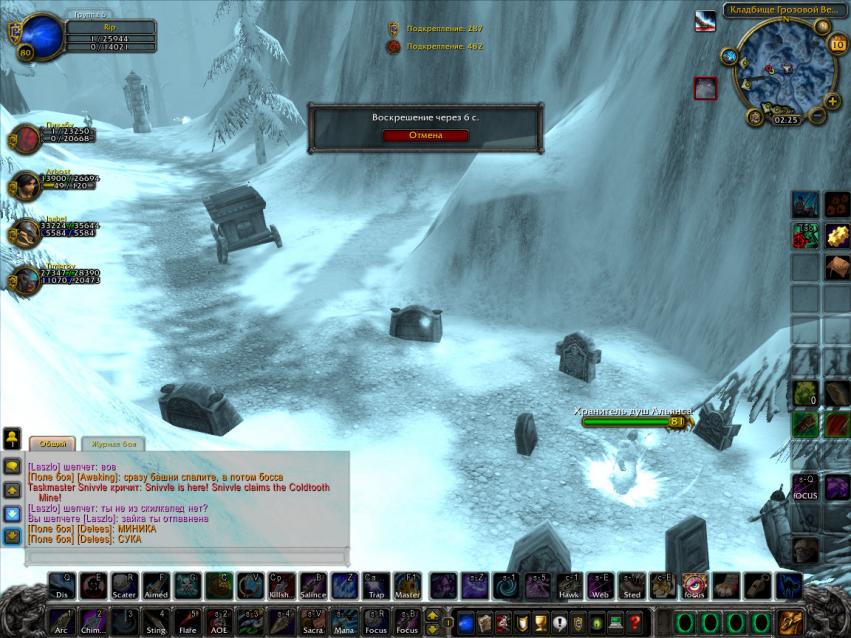Screen dimensions: 851x638
Task: Activate the Aimed shot ability
Action: [x=157, y=586]
